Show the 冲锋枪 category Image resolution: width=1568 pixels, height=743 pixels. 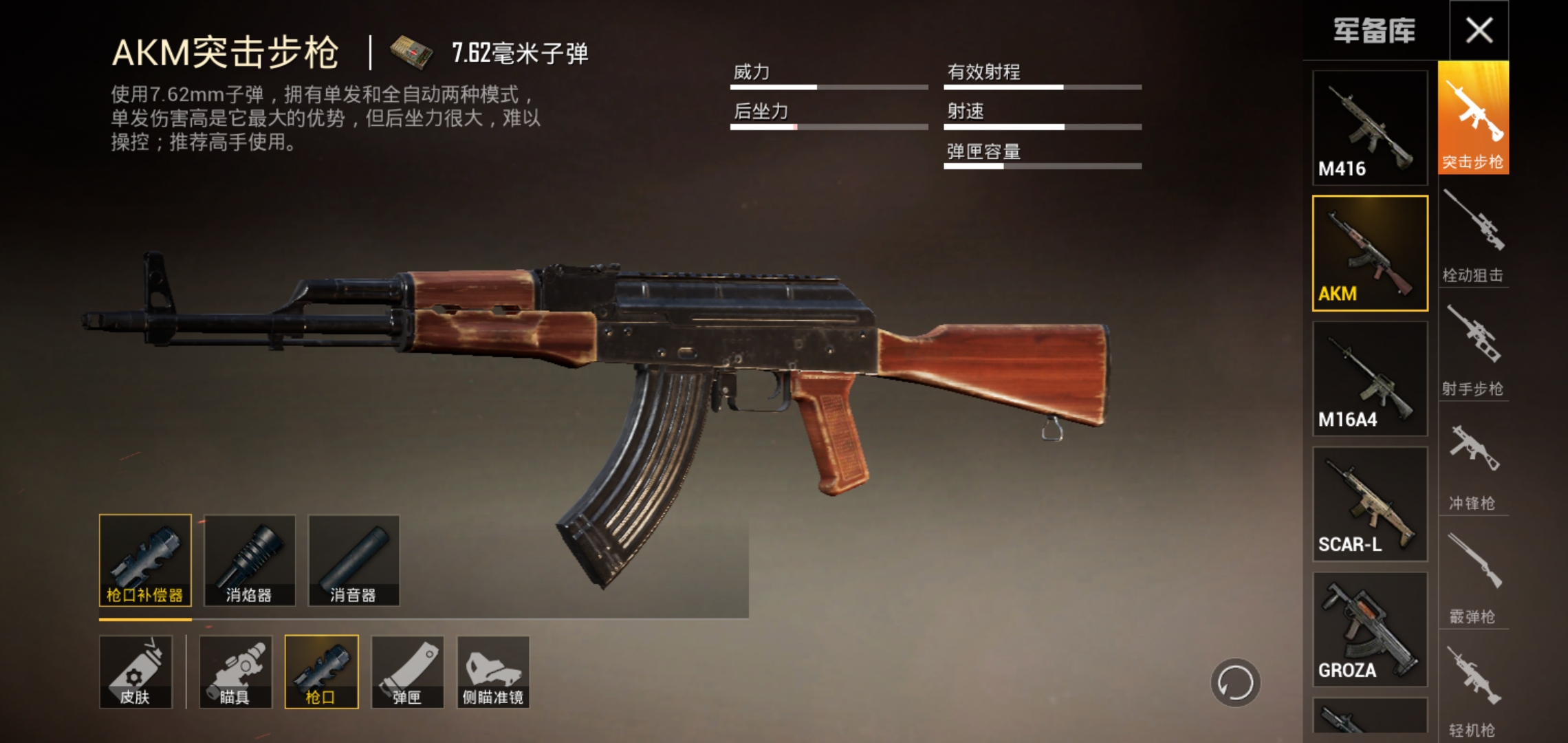point(1473,464)
